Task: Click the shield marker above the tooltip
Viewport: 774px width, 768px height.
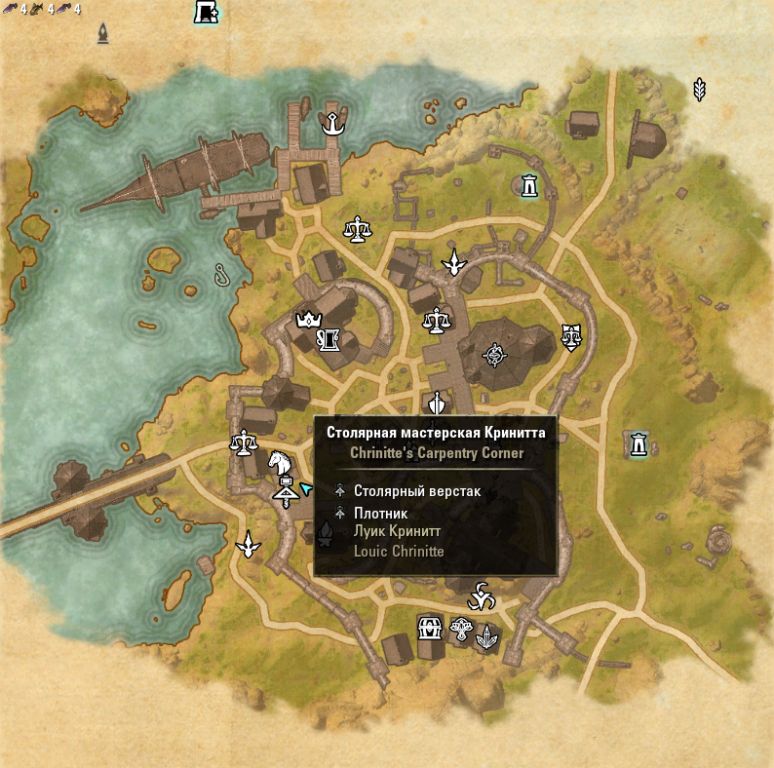Action: (436, 403)
